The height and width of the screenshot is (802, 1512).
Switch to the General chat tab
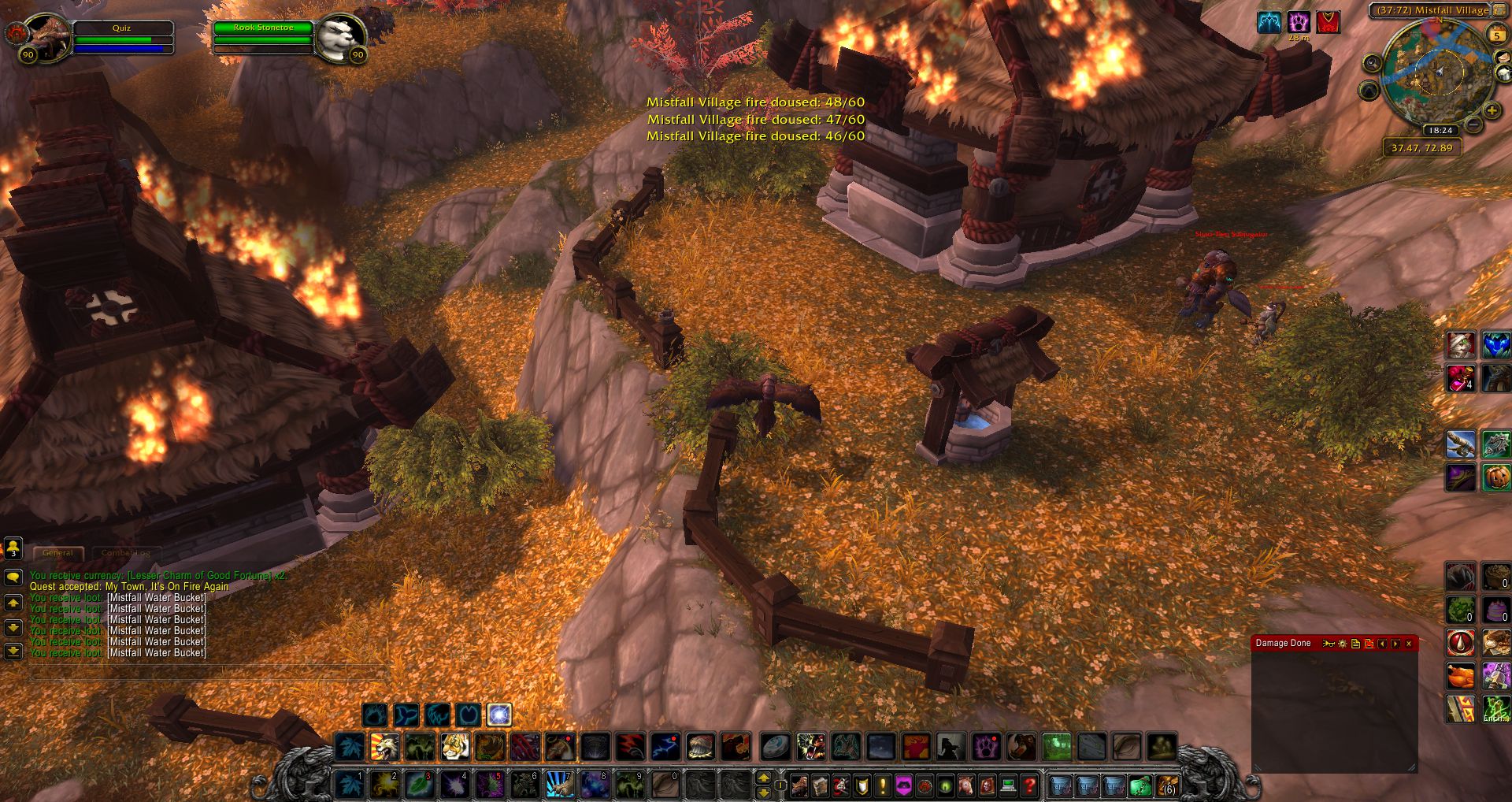[x=57, y=553]
